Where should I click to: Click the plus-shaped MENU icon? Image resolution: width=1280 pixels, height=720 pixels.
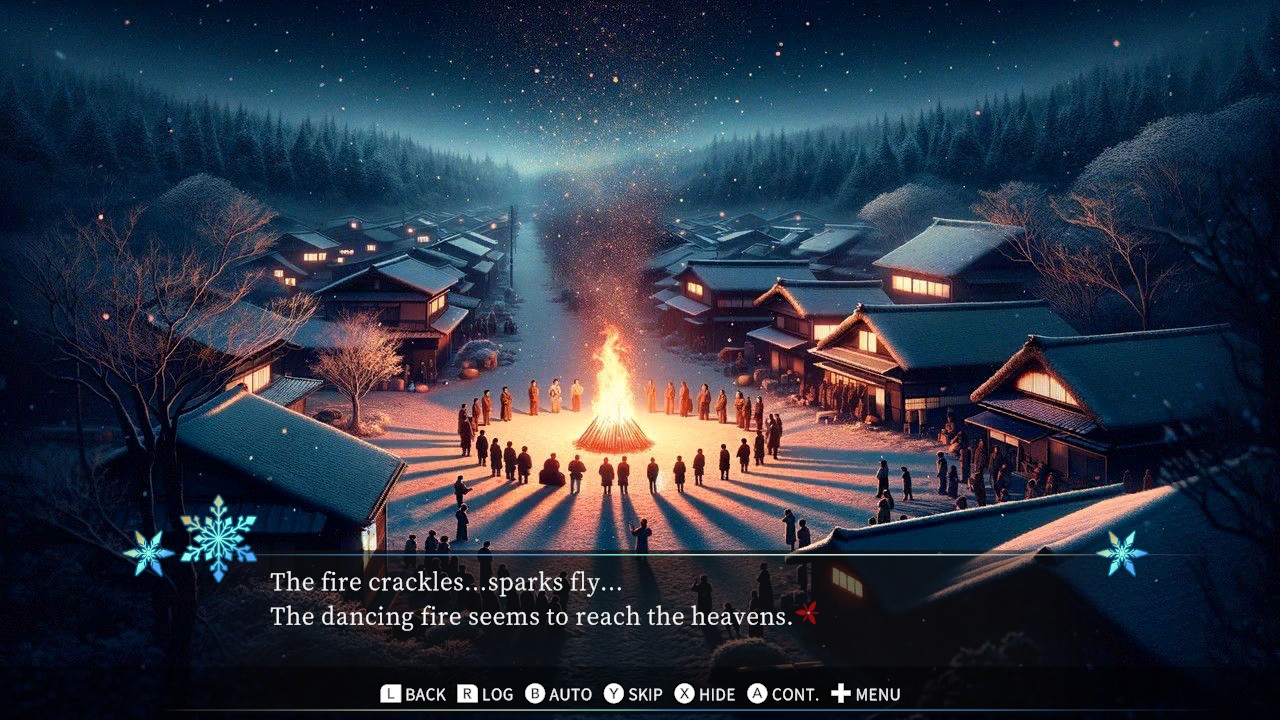coord(841,693)
